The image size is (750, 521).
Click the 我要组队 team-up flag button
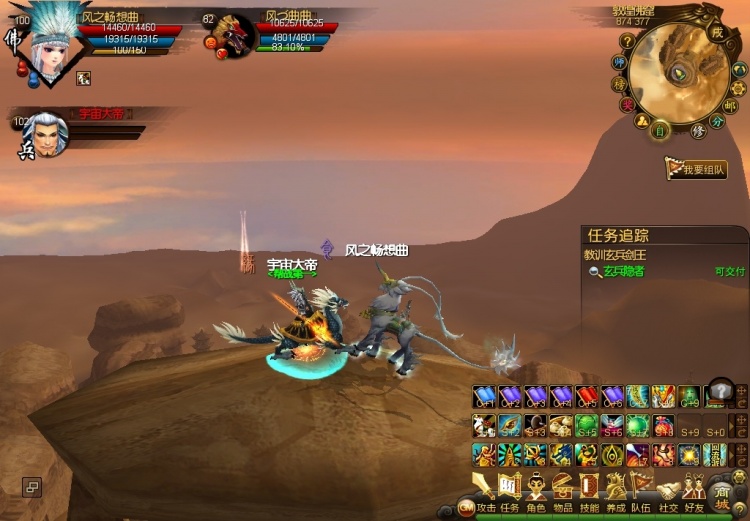pos(697,169)
